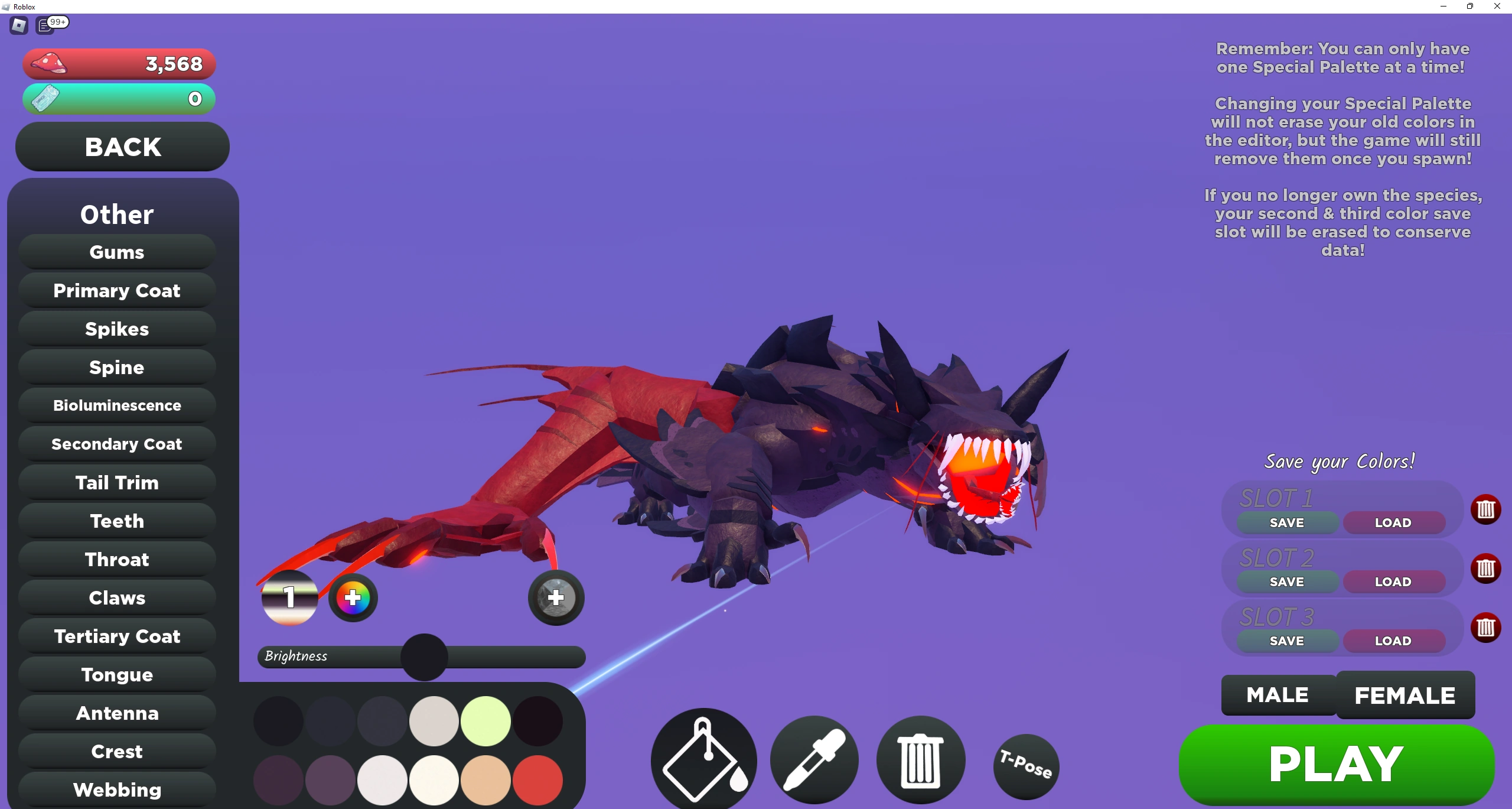Open the rainbow custom color picker
This screenshot has height=809, width=1512.
(353, 598)
